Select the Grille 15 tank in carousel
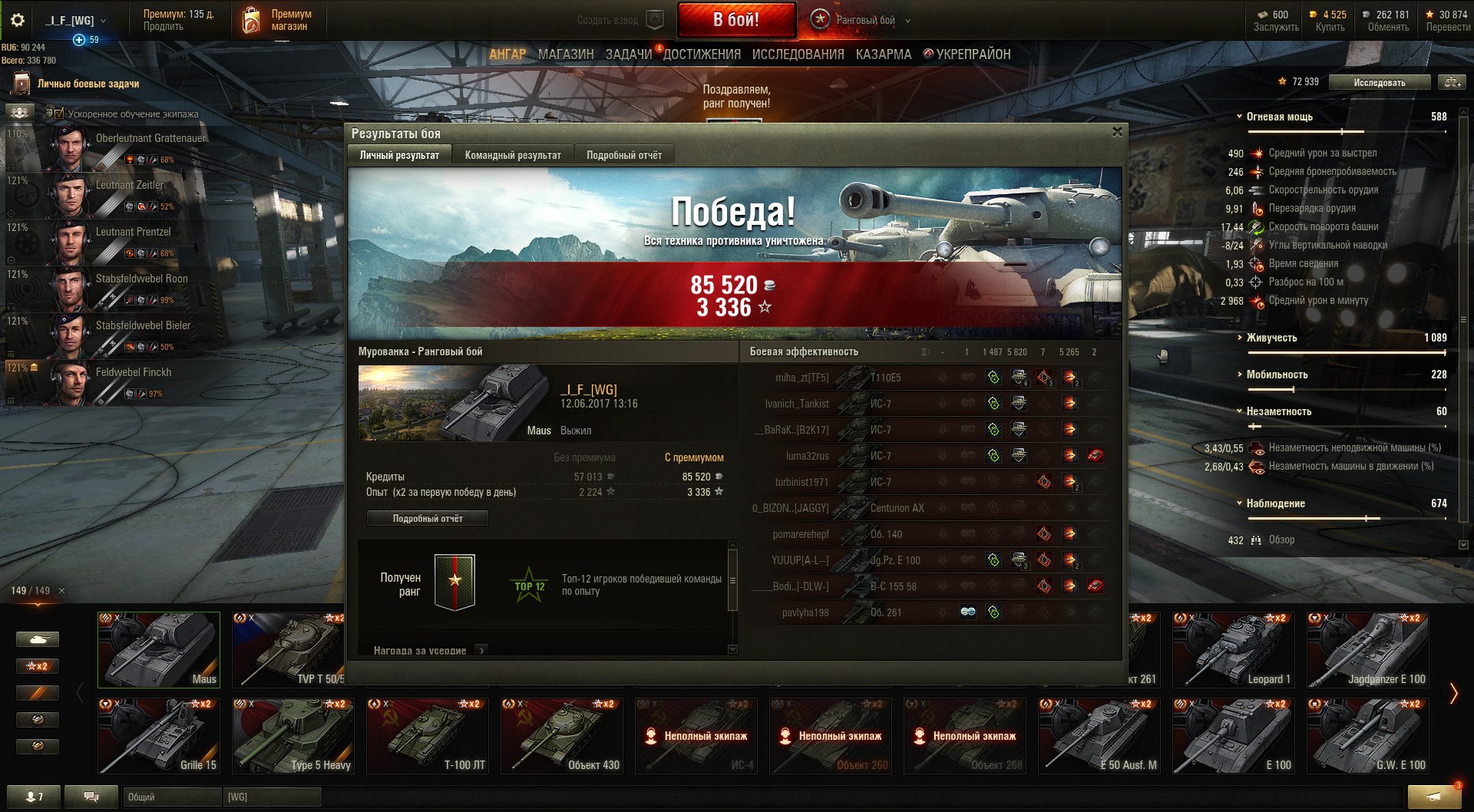1474x812 pixels. click(159, 735)
